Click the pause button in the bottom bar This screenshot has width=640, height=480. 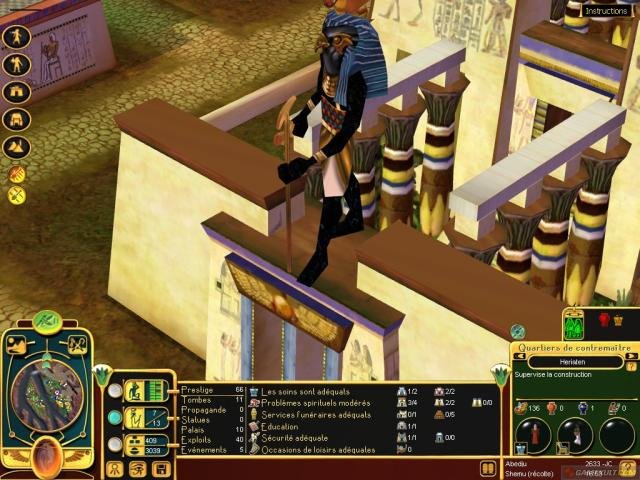pos(488,467)
